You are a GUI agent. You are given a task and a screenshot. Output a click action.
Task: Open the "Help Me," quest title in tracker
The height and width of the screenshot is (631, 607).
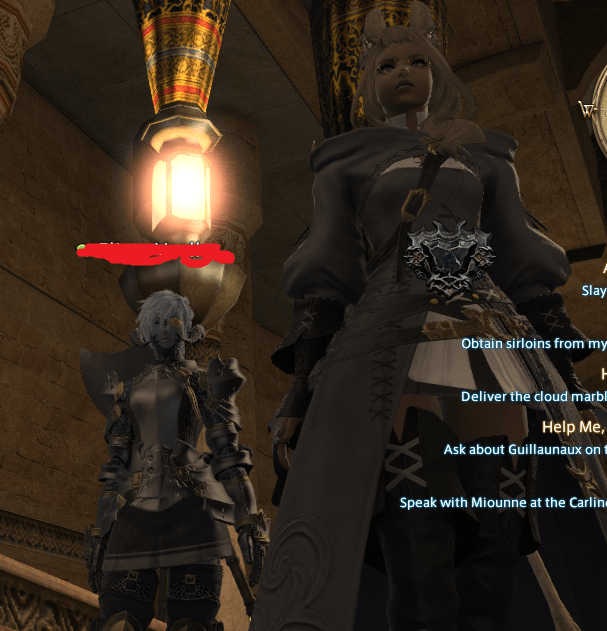(x=574, y=427)
